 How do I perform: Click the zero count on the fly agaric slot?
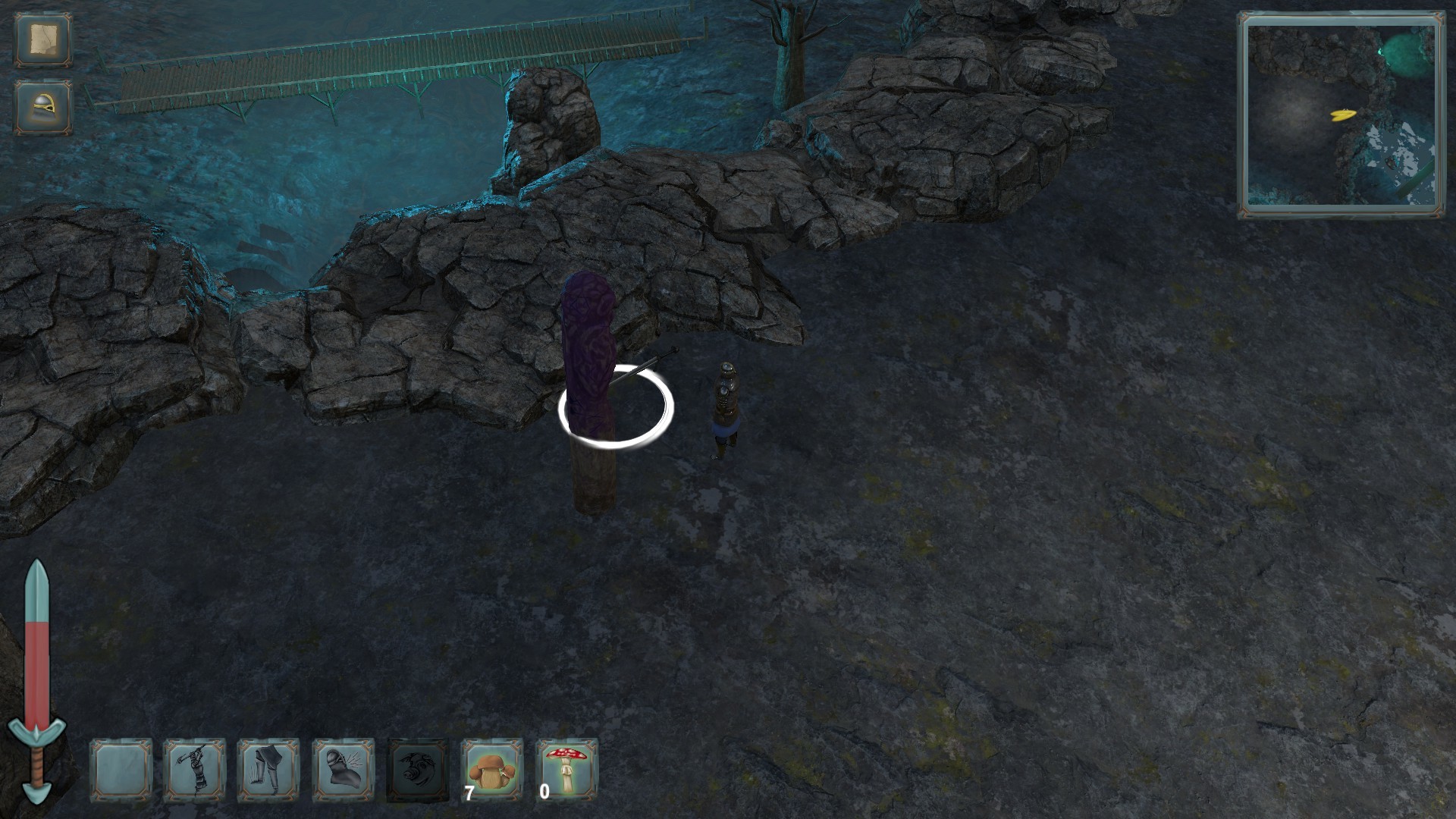point(543,794)
